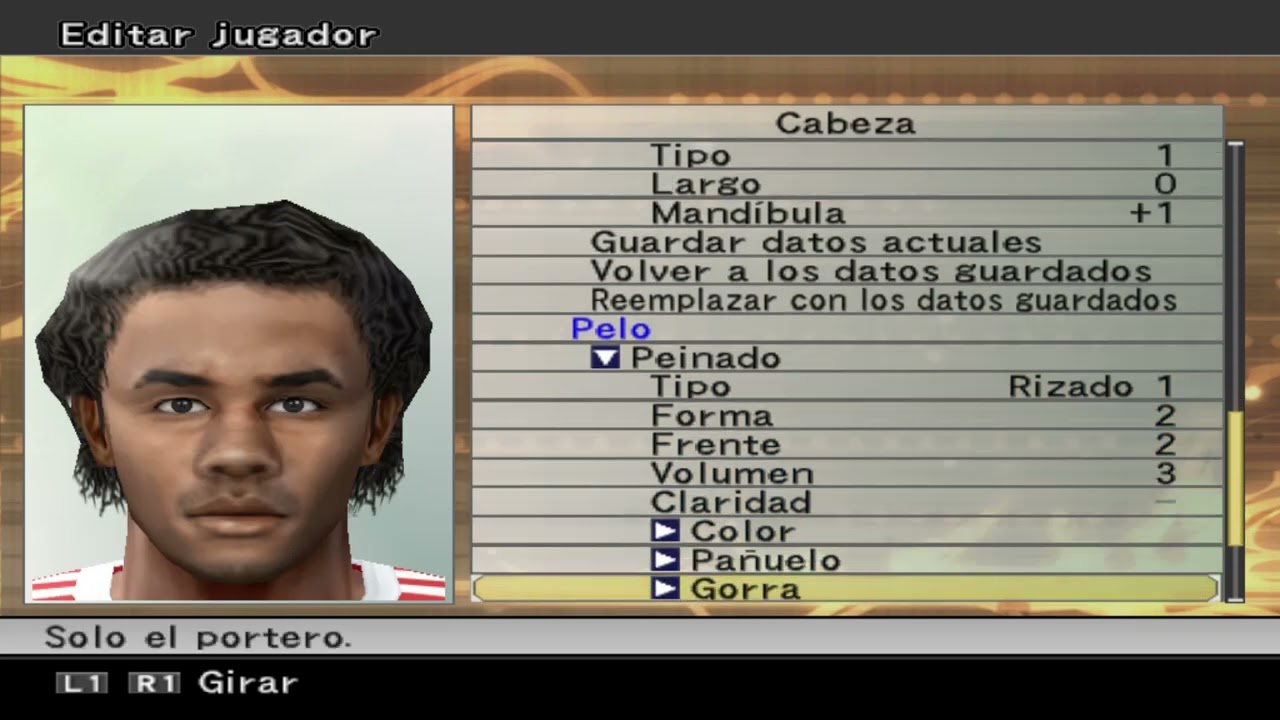Select the Claridad option
This screenshot has height=720, width=1280.
[x=729, y=502]
